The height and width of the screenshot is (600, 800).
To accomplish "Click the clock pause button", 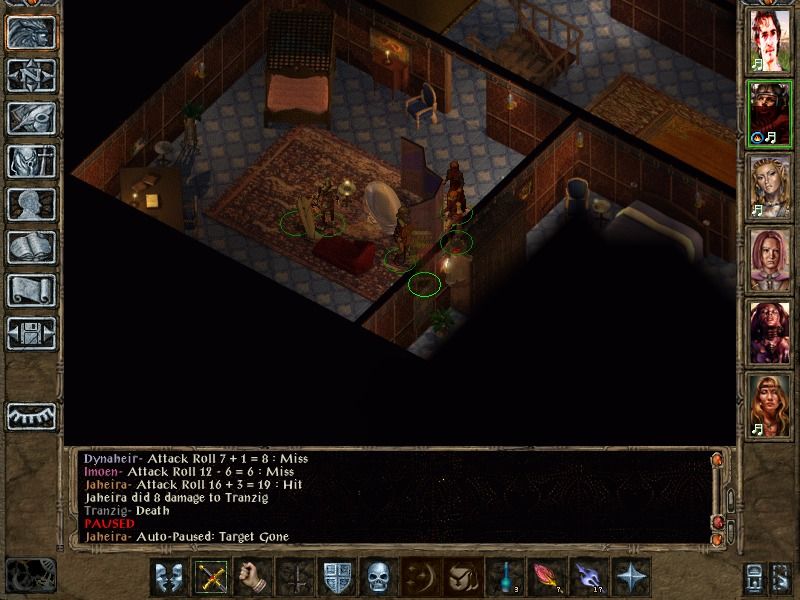I will 28,577.
